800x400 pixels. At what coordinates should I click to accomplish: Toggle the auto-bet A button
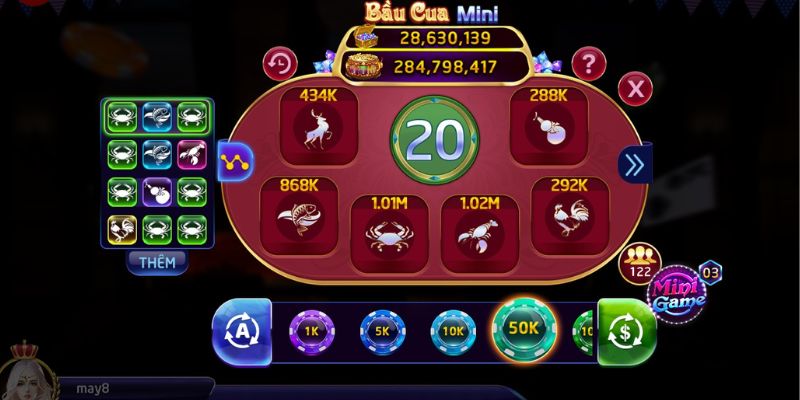[240, 330]
